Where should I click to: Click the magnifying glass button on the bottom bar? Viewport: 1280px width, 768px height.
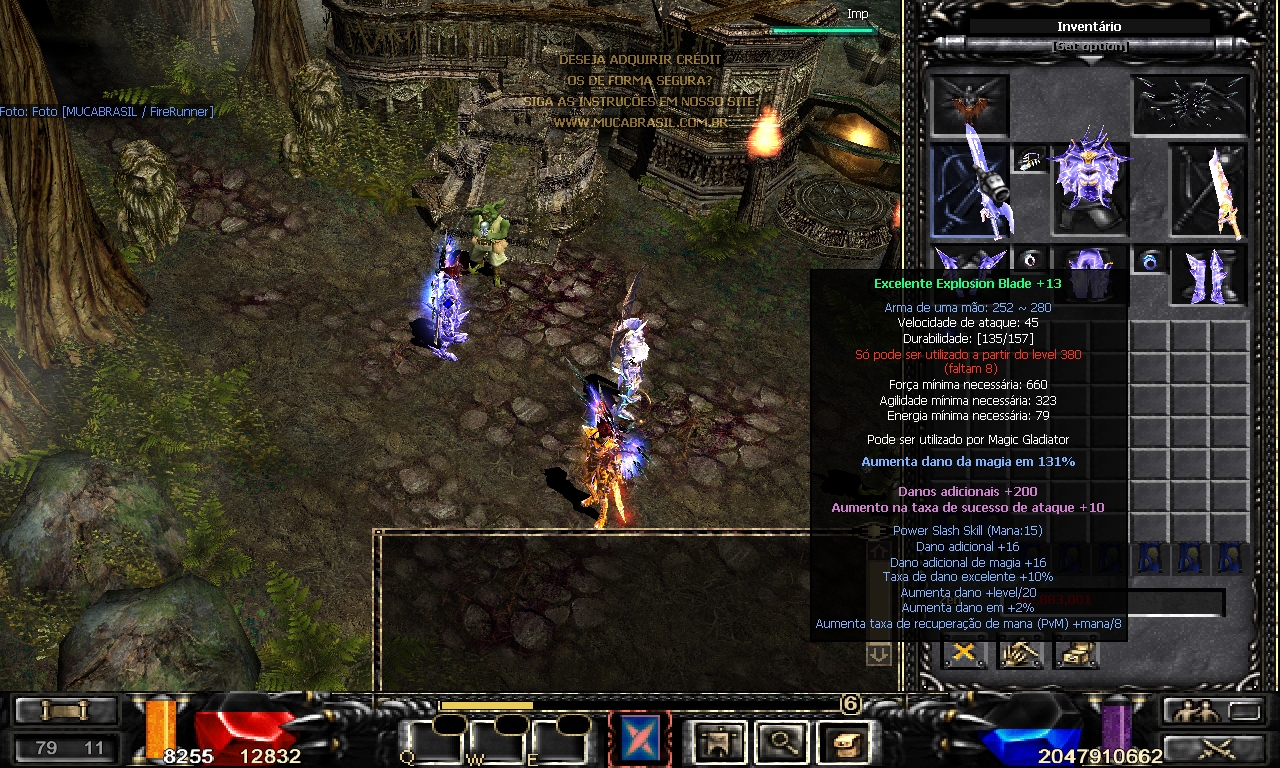[x=776, y=740]
